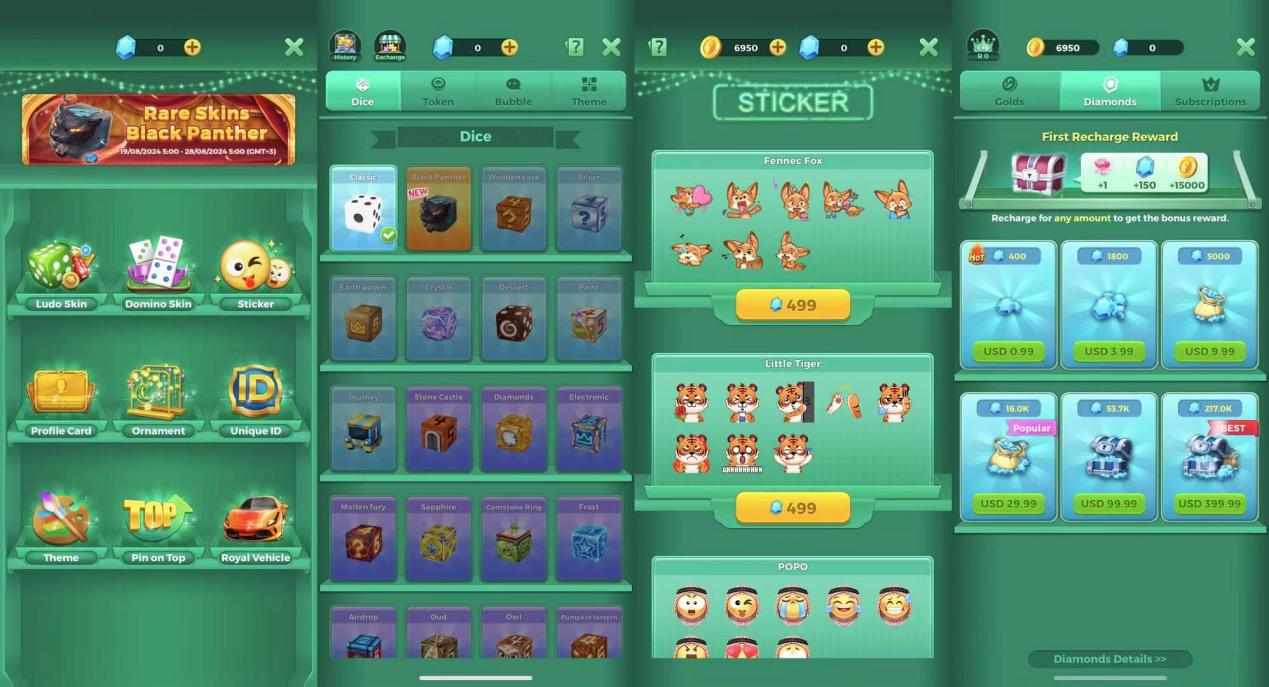Open the History icon
The height and width of the screenshot is (687, 1269).
tap(345, 46)
